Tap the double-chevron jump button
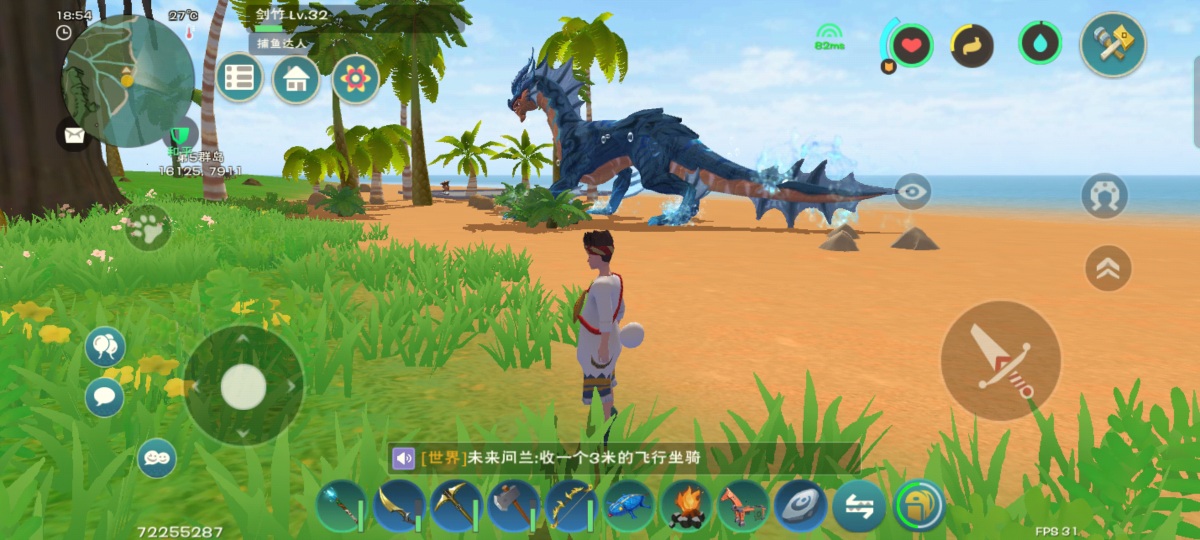This screenshot has height=540, width=1200. (1108, 268)
